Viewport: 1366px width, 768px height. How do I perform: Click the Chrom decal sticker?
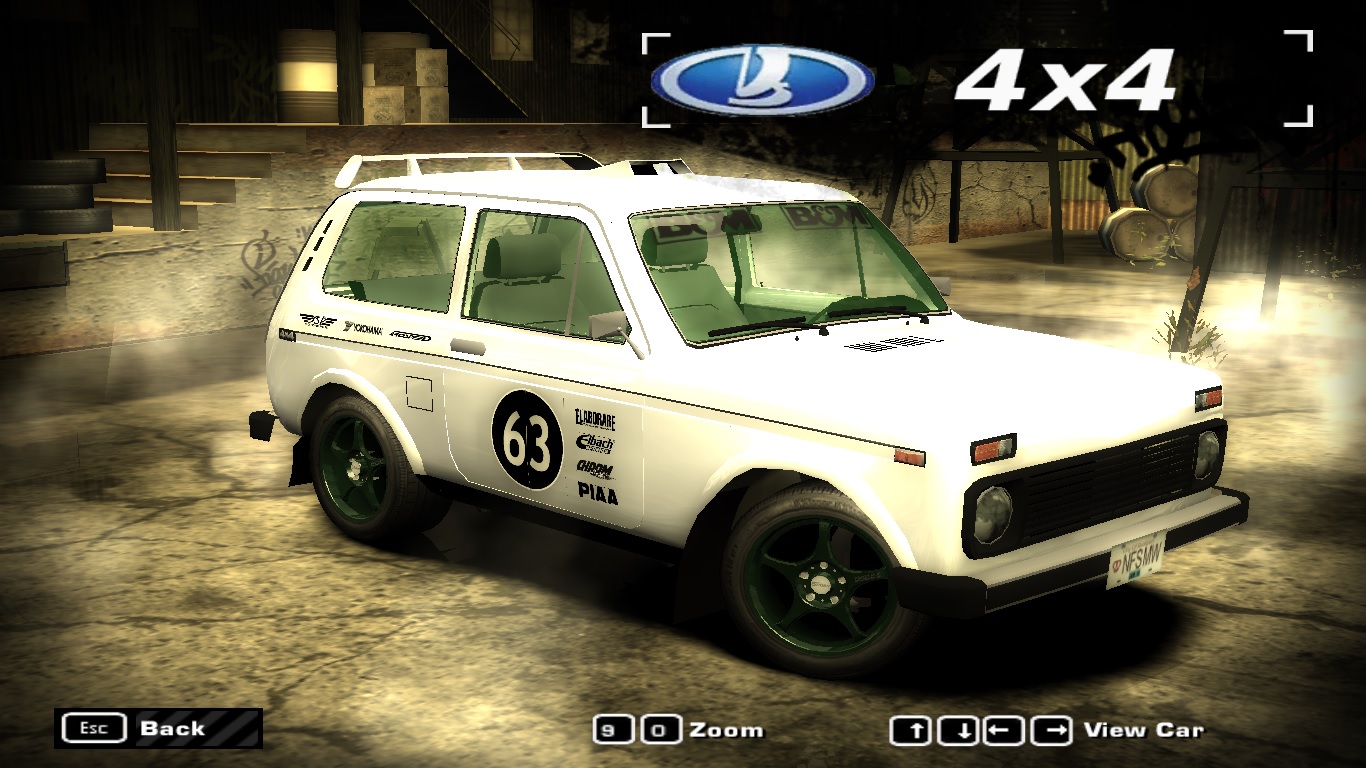click(x=594, y=468)
